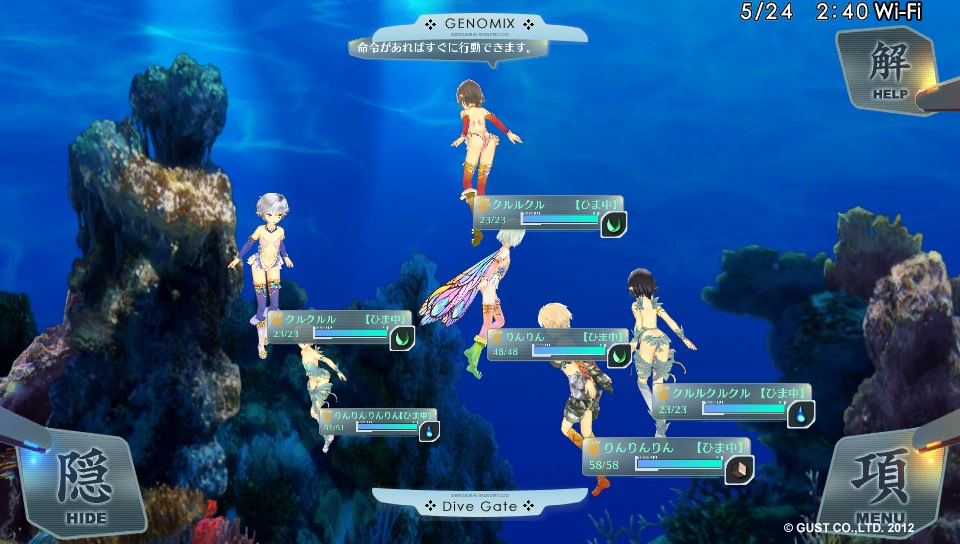Select the small りんりんりんりん status plate

point(370,421)
